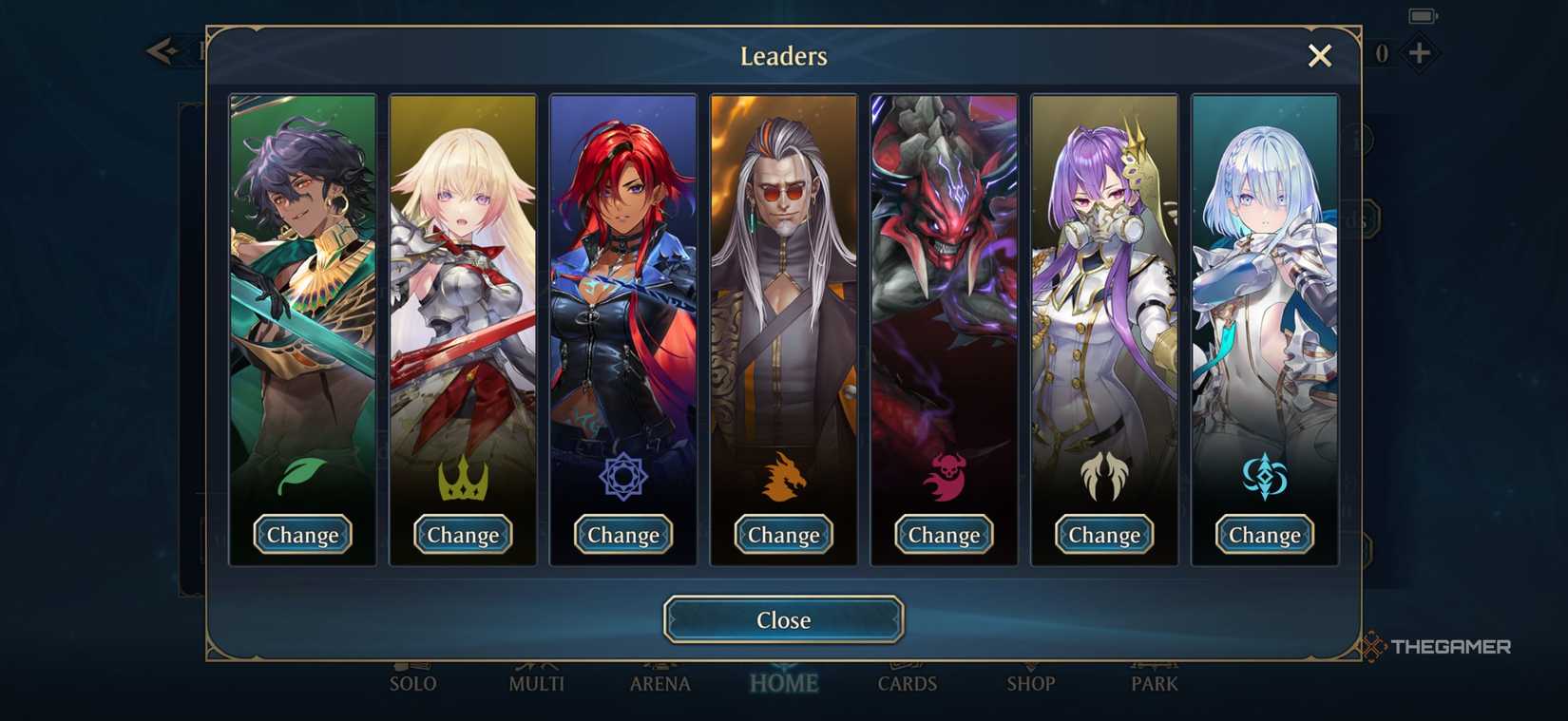Screen dimensions: 1568x721
Task: Select the orange dragon element icon
Action: click(783, 475)
